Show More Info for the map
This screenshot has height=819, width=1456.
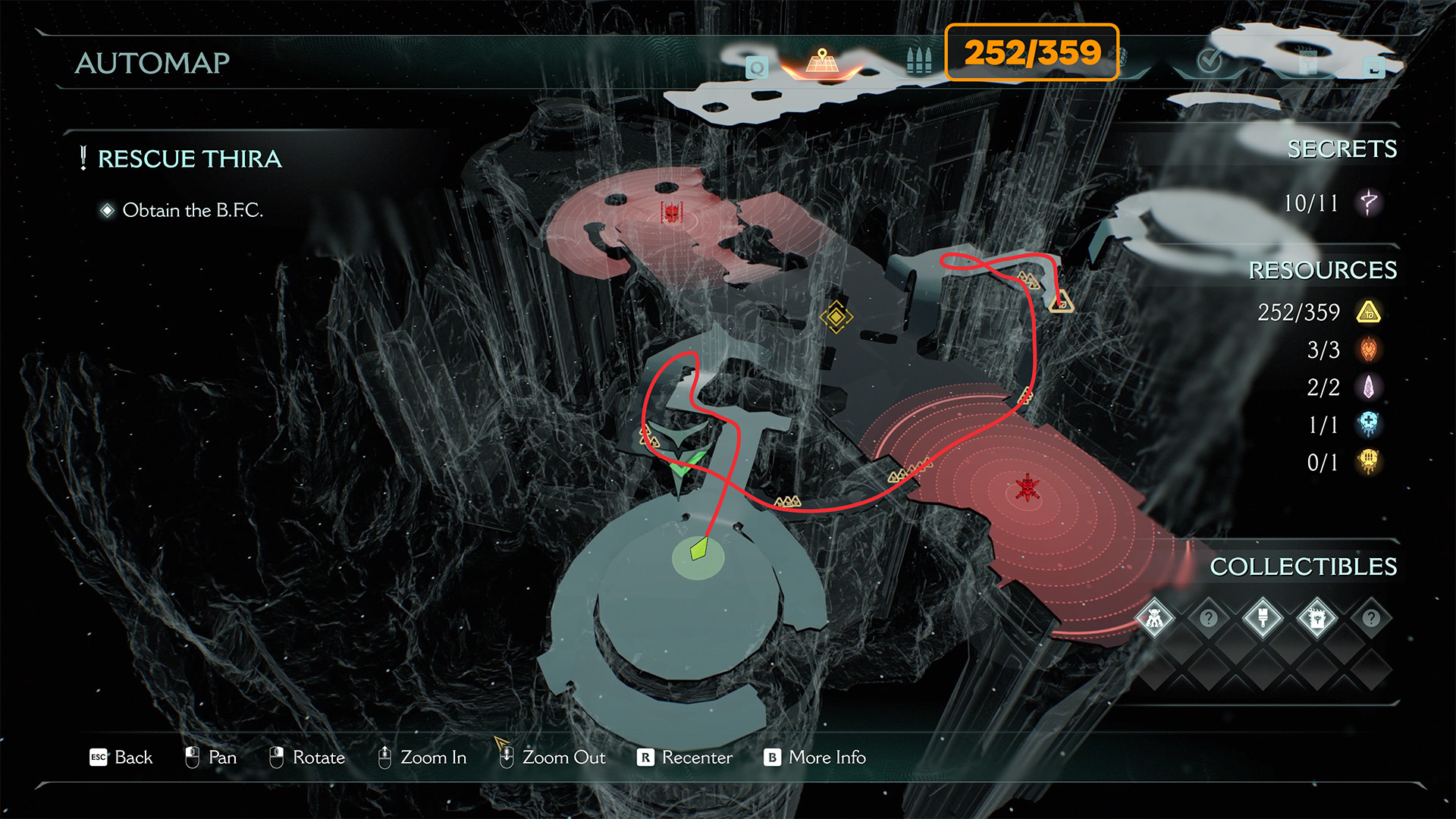click(x=815, y=758)
